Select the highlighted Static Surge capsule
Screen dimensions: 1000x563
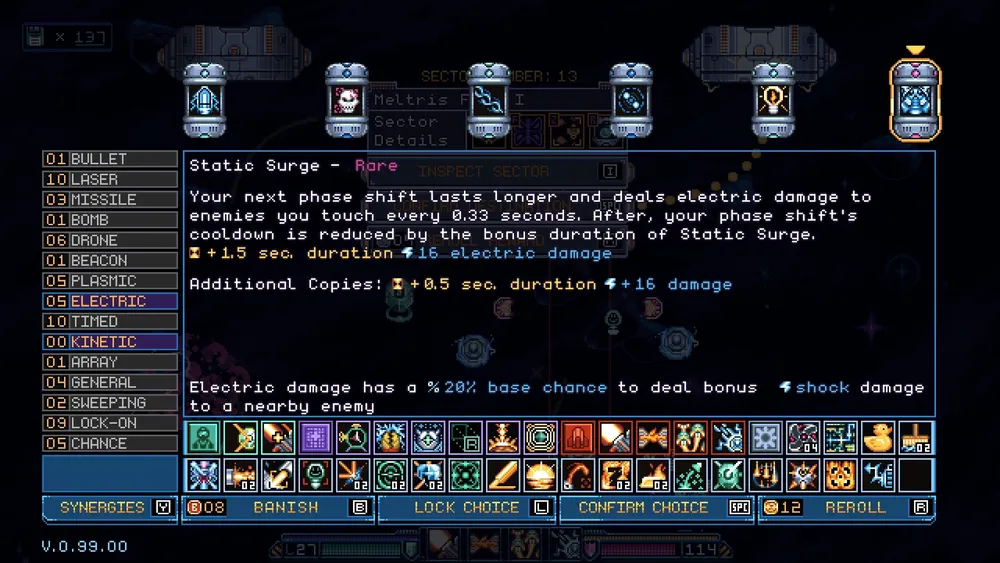point(915,101)
